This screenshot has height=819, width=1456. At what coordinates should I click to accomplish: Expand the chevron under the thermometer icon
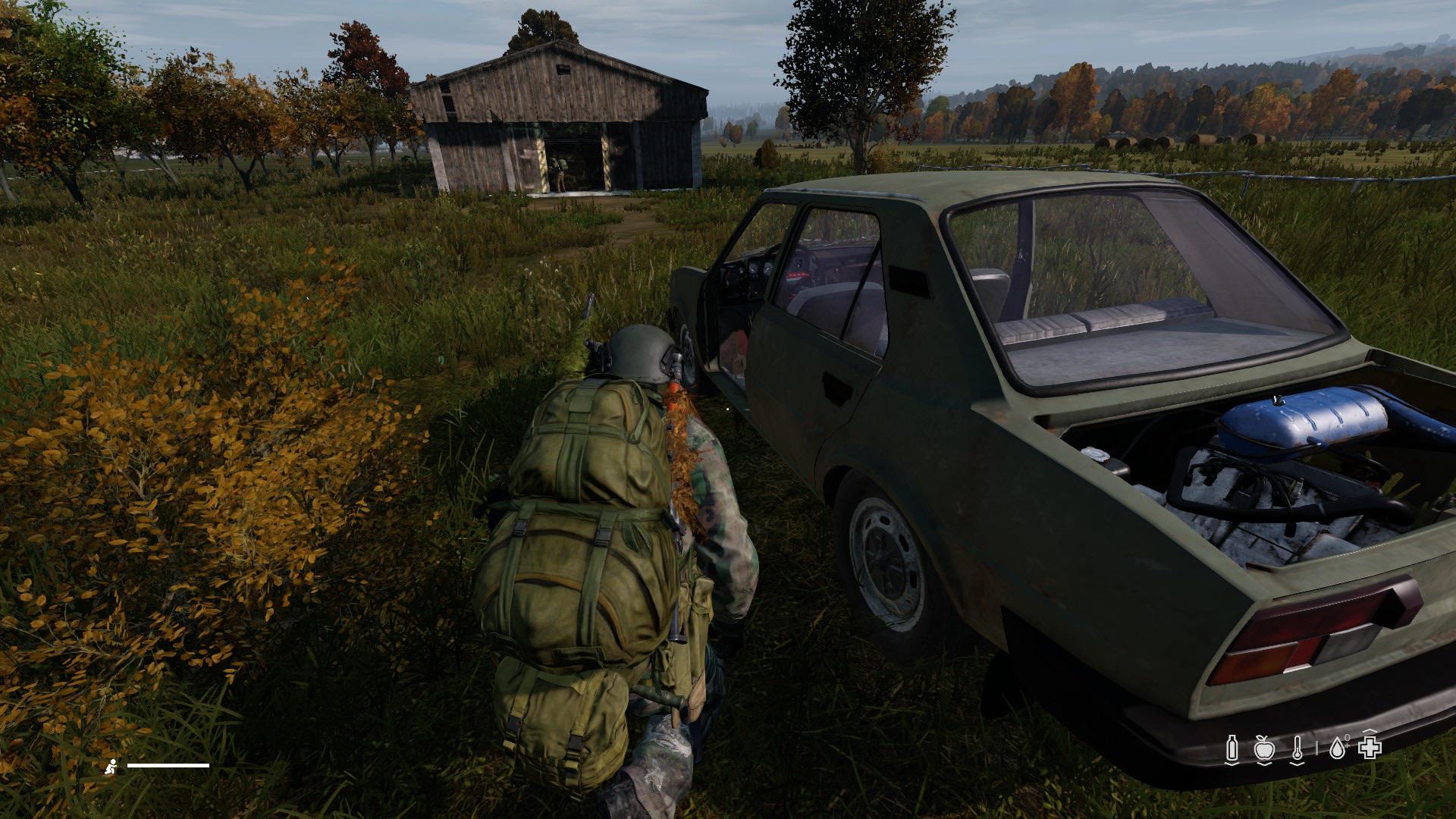(1298, 764)
